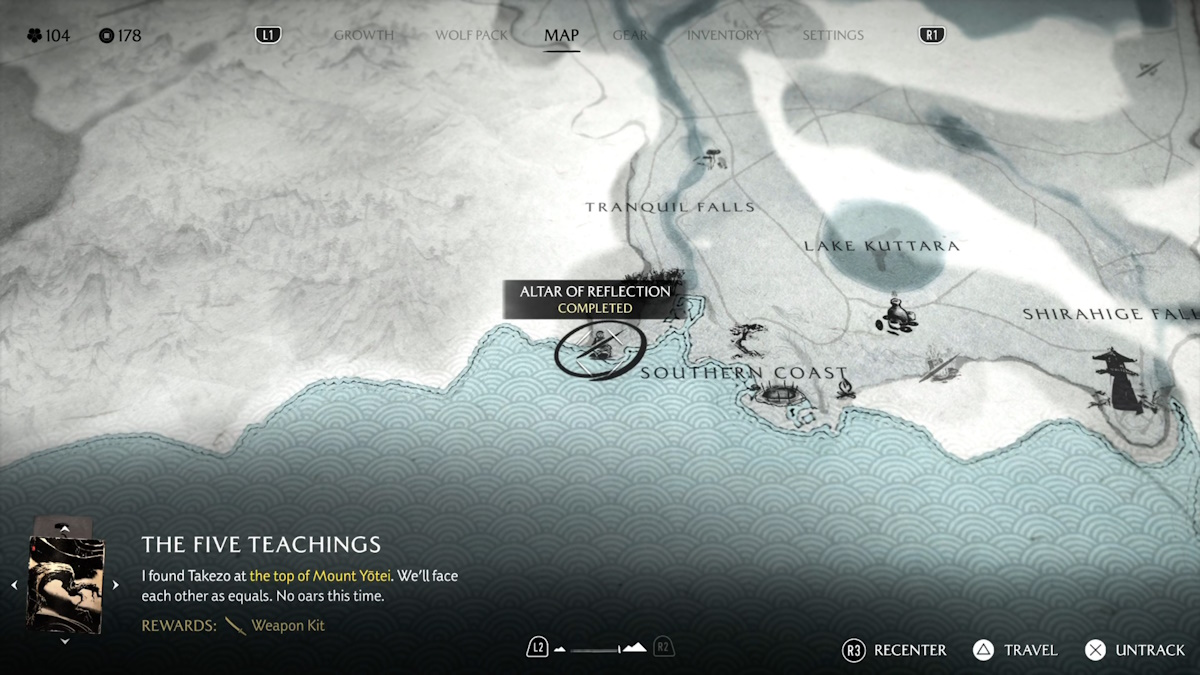Cycle quest card using the down arrow
Viewport: 1200px width, 675px height.
(65, 642)
